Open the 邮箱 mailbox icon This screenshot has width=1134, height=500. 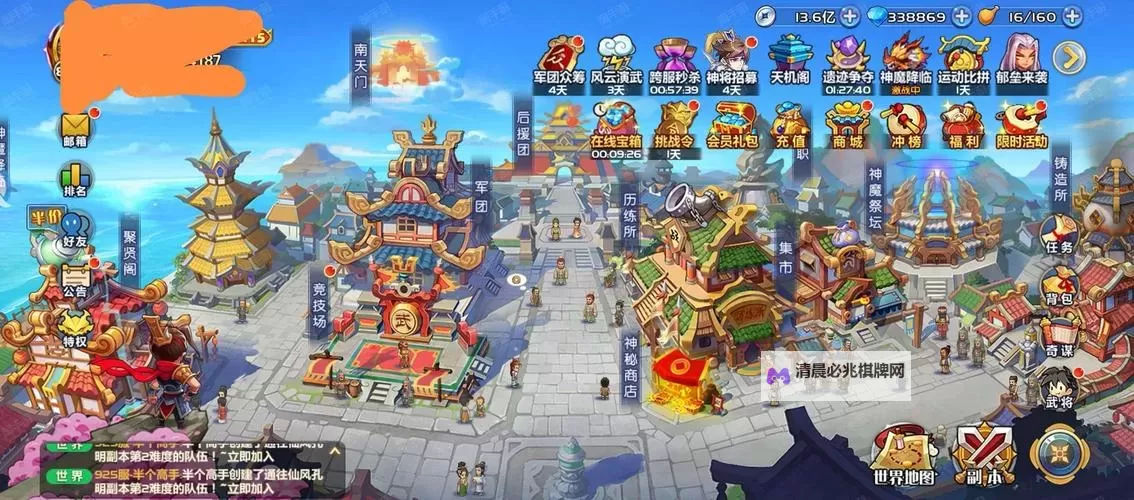pyautogui.click(x=76, y=128)
